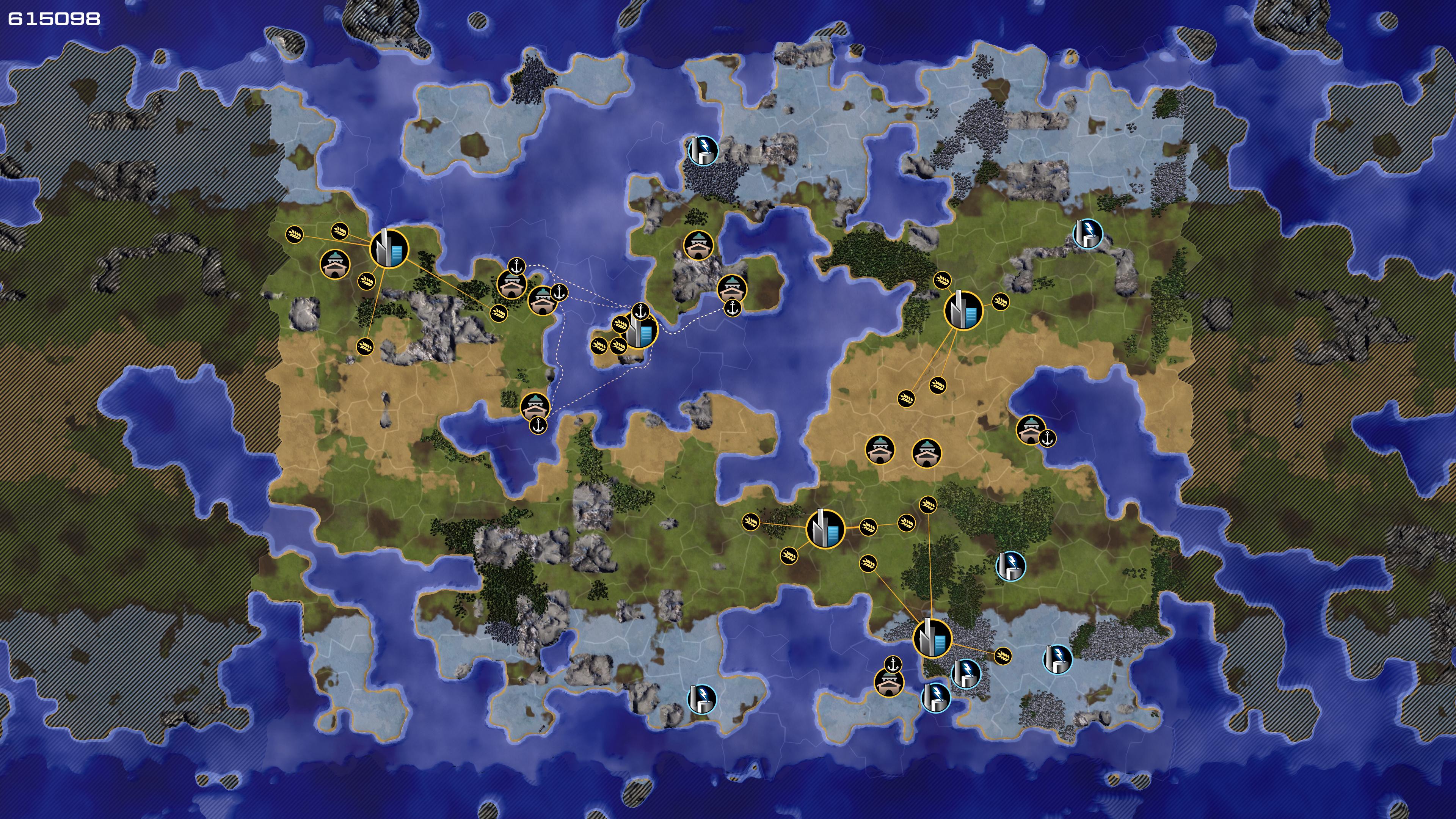Select the fortress marker on the eastern inland lake shore
The height and width of the screenshot is (819, 1456).
[x=1031, y=430]
